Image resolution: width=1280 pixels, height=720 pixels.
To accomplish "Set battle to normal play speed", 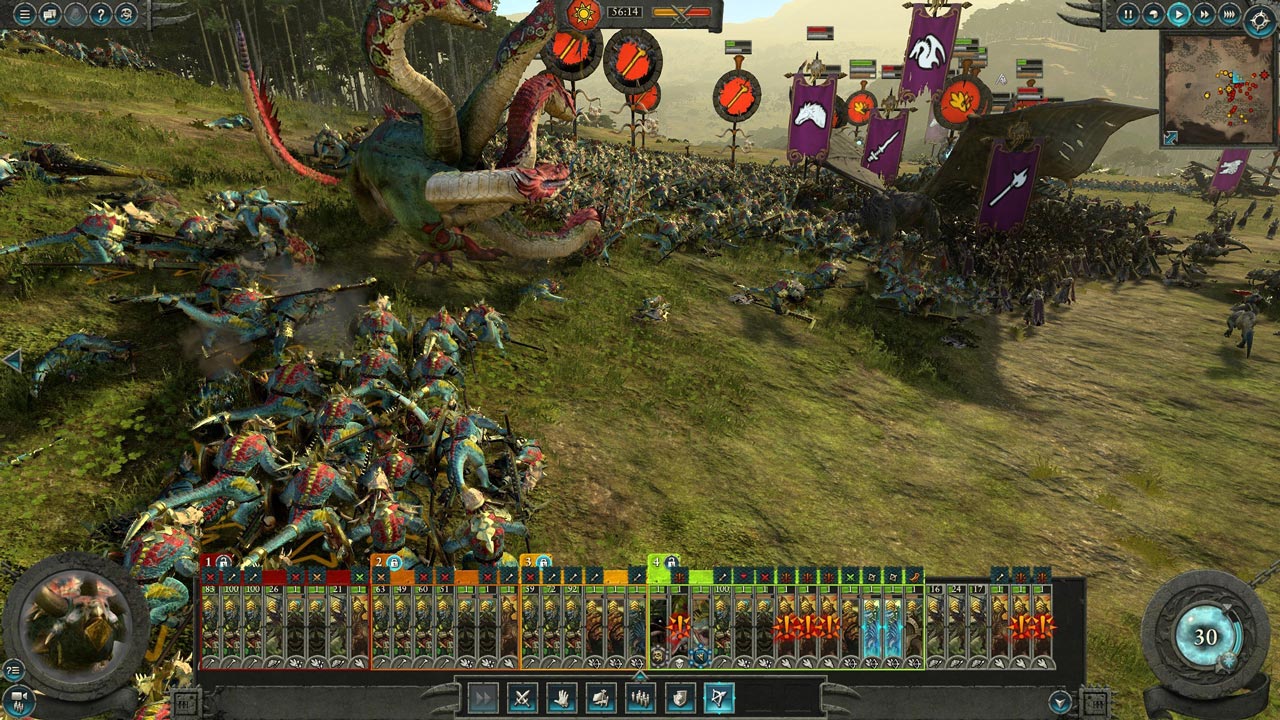I will coord(1180,14).
